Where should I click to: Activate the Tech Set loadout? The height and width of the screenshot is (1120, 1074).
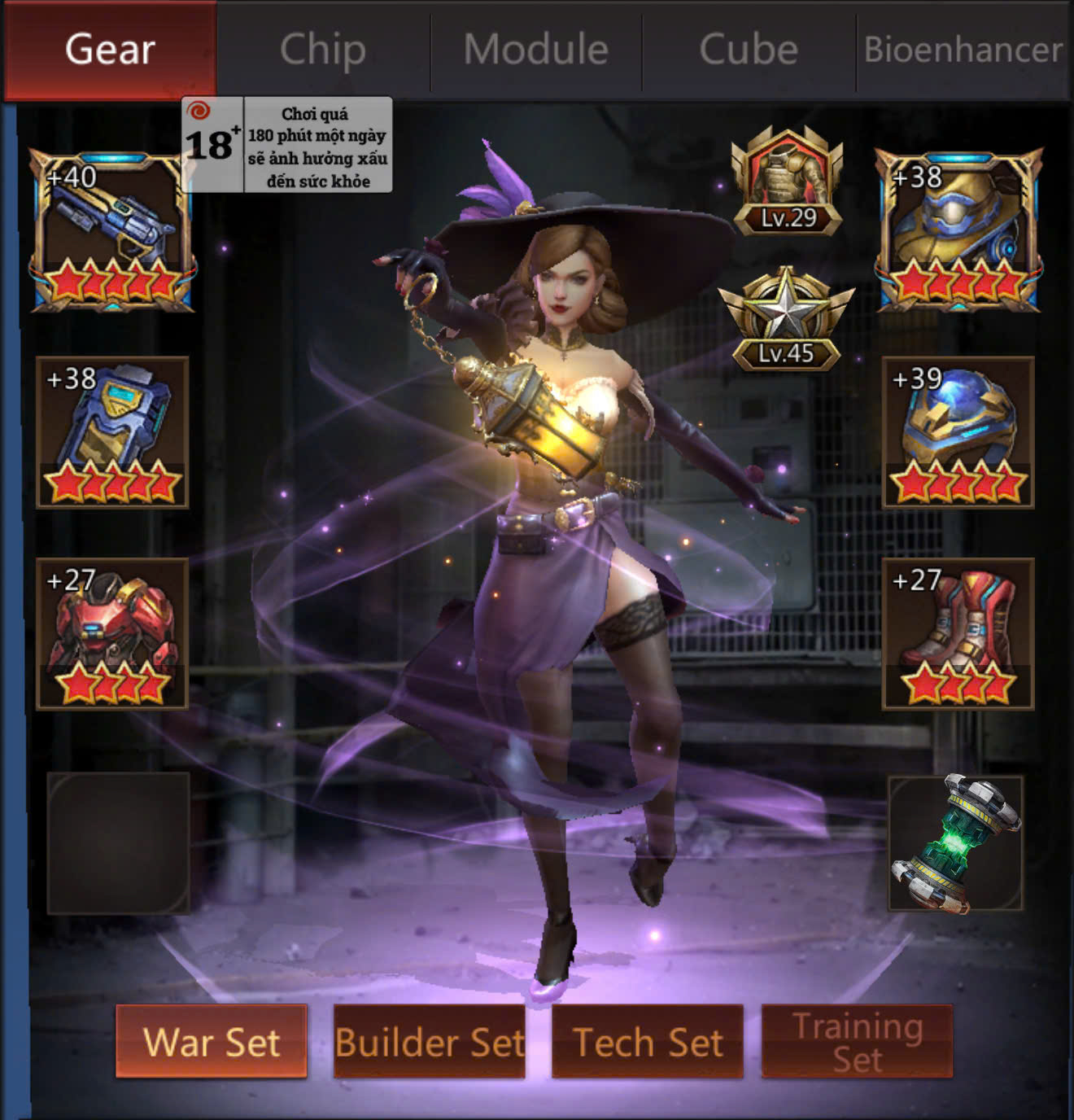[x=648, y=1042]
